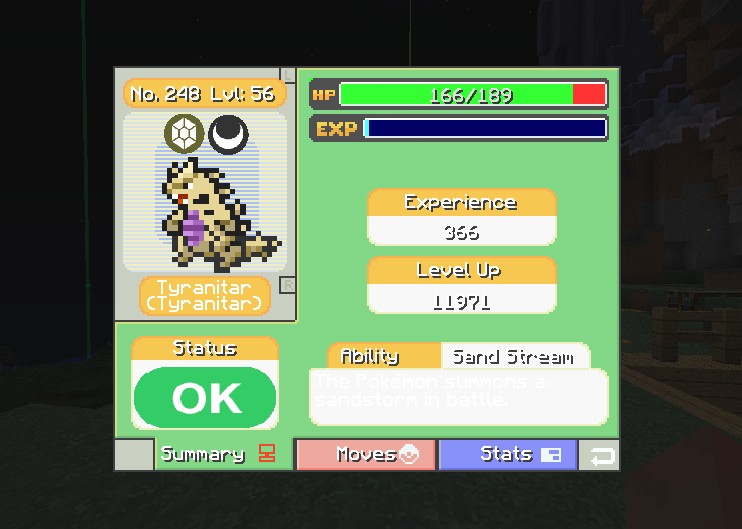Switch to the Moves tab
The width and height of the screenshot is (742, 529).
point(366,455)
